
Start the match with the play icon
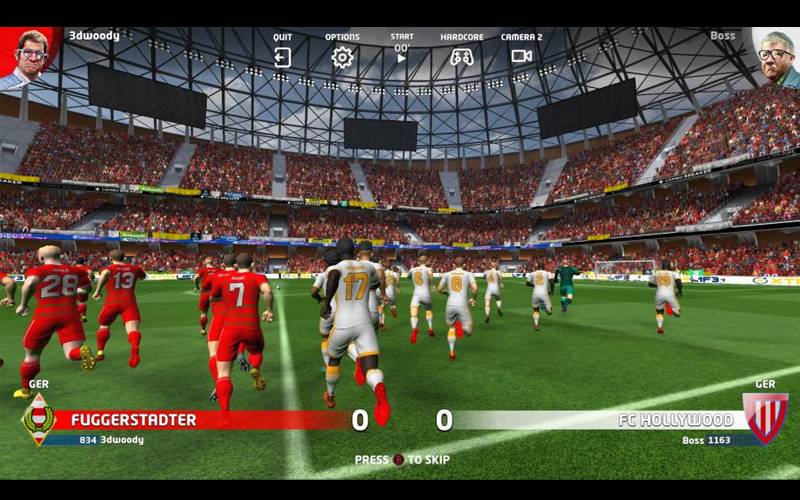click(401, 58)
